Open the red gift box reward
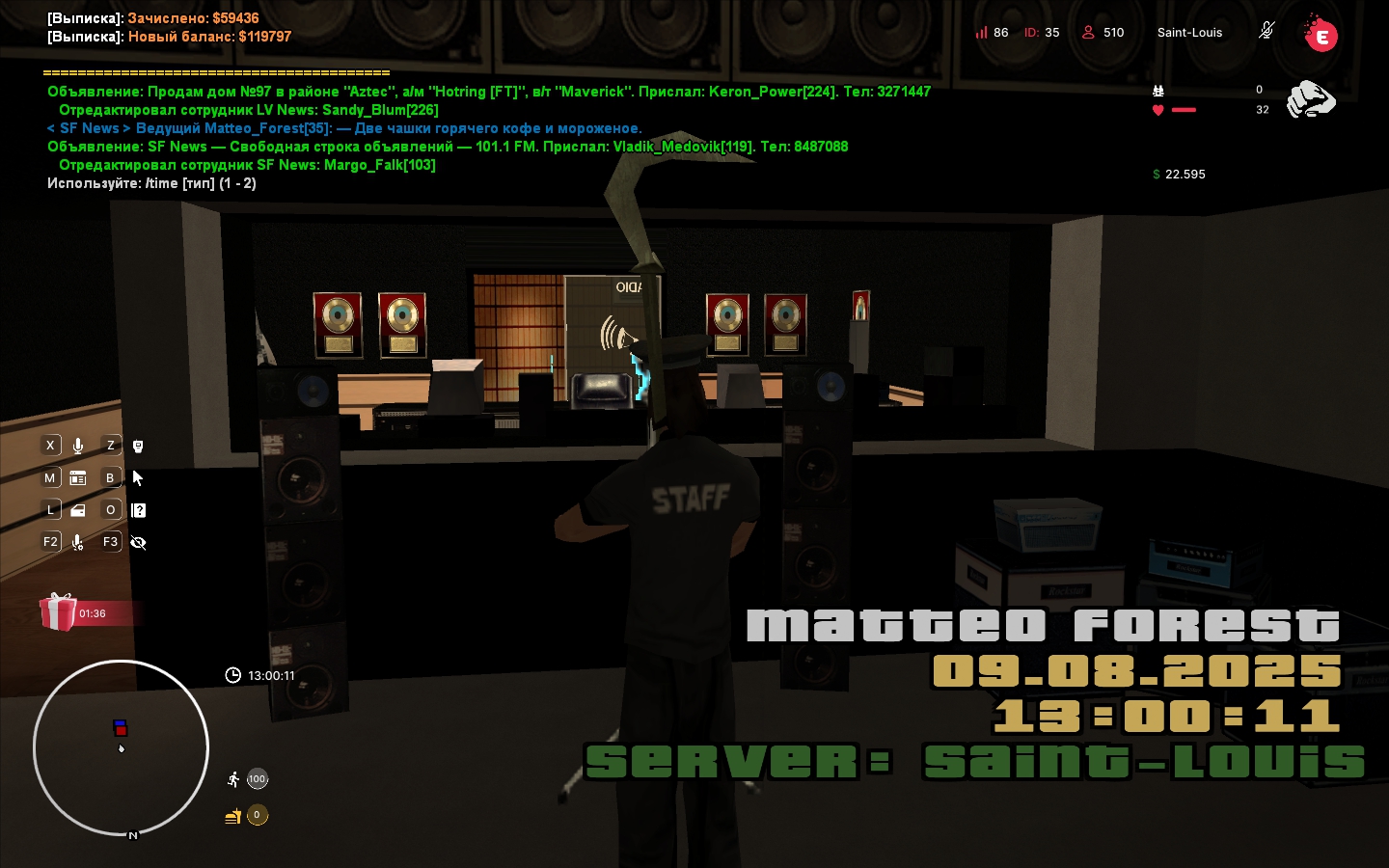This screenshot has width=1389, height=868. point(59,612)
